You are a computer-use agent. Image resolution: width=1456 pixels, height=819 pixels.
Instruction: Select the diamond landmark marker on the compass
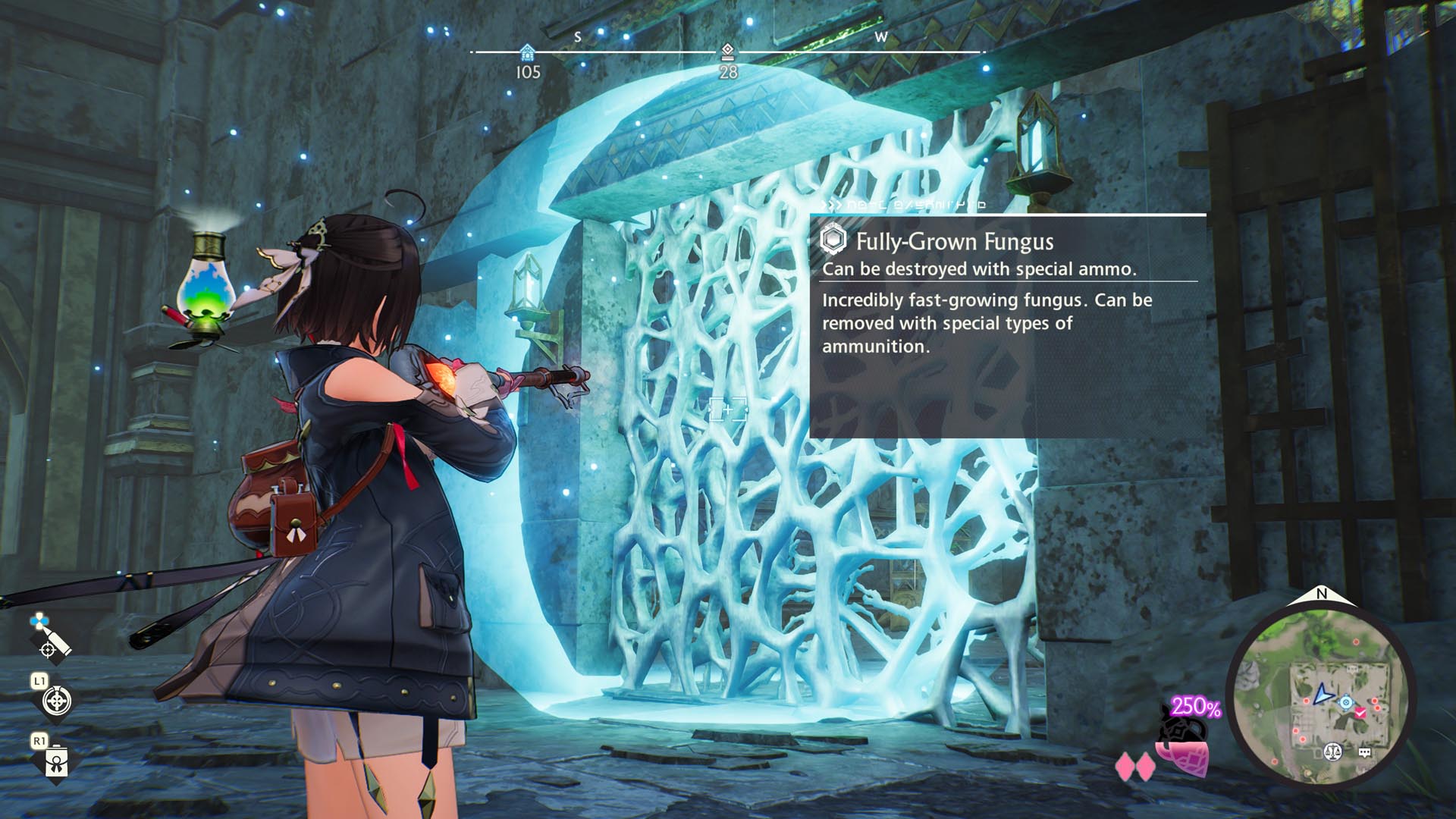pos(728,51)
